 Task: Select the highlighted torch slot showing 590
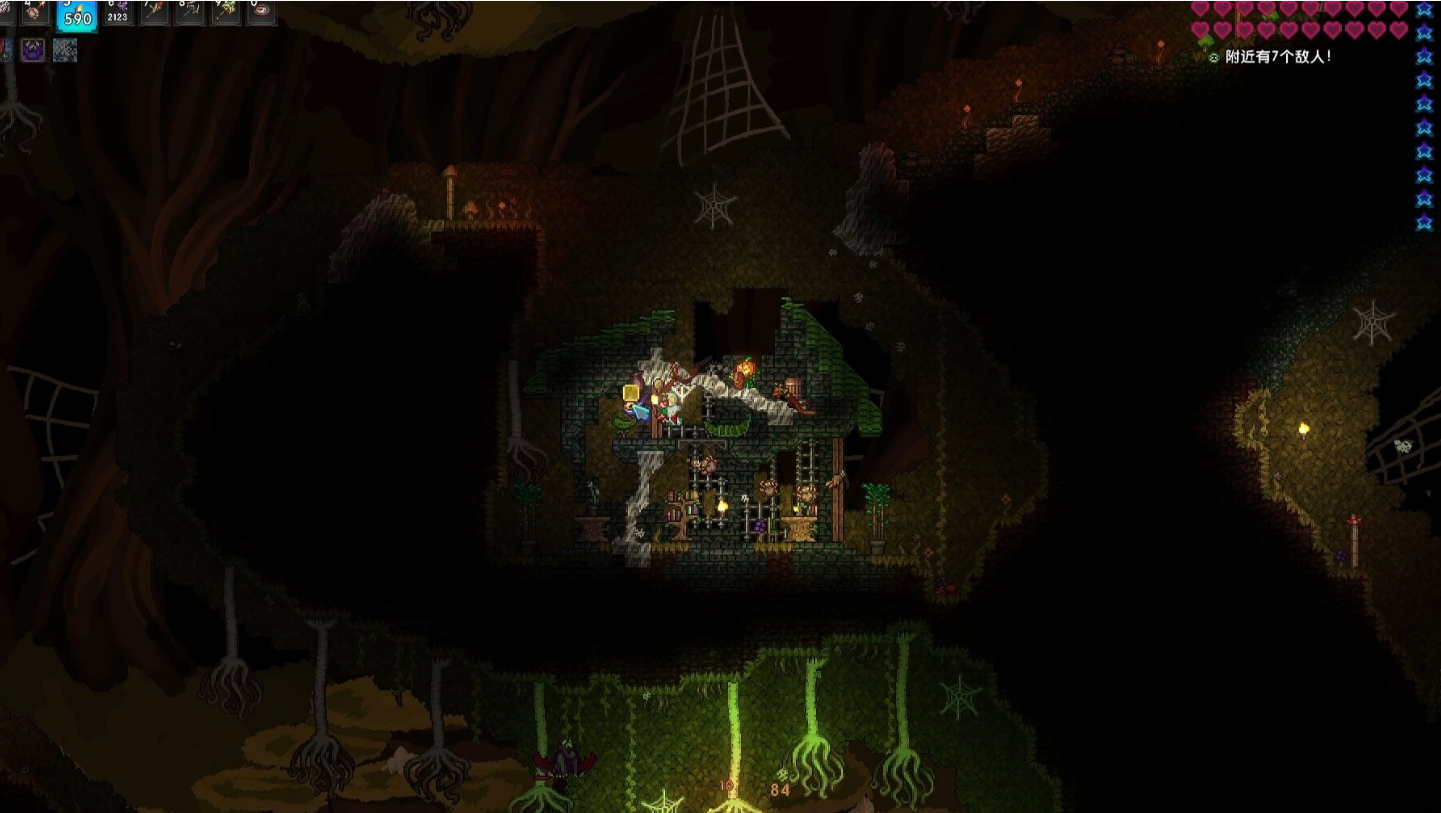[x=77, y=14]
